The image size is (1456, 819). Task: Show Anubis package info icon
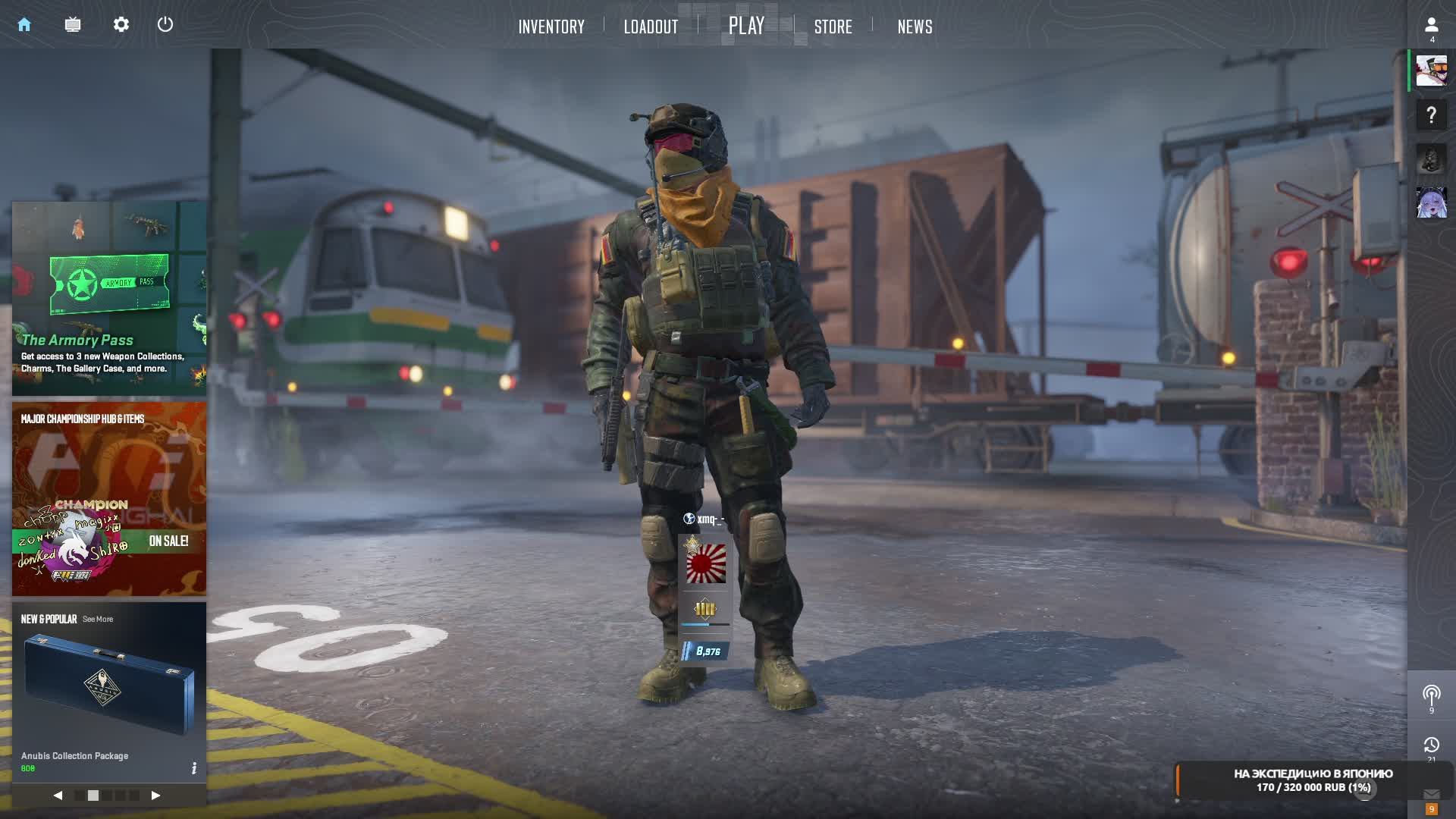[194, 768]
